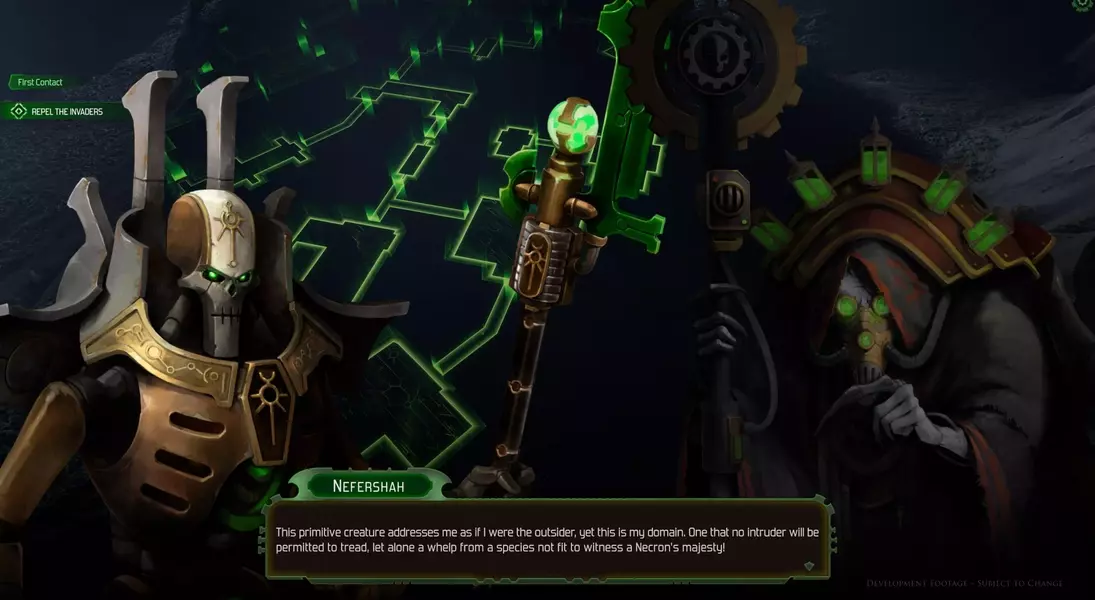Screen dimensions: 1095x600
Task: Click Nefershah's dialogue text box
Action: coord(547,540)
